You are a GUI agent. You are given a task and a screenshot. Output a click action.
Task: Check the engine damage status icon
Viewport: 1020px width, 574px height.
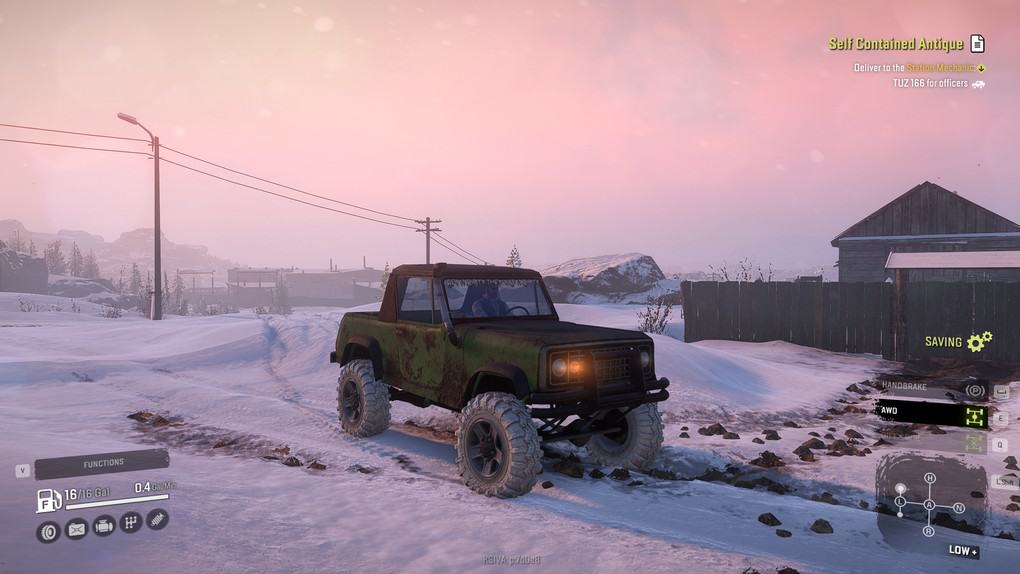103,526
